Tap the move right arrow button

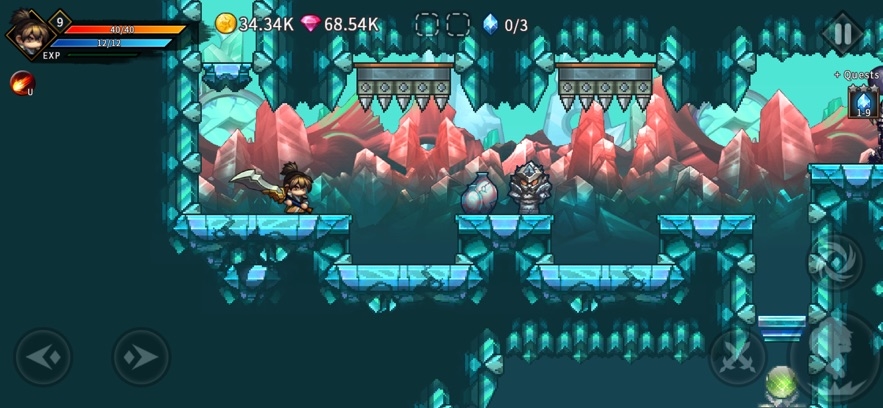point(141,357)
